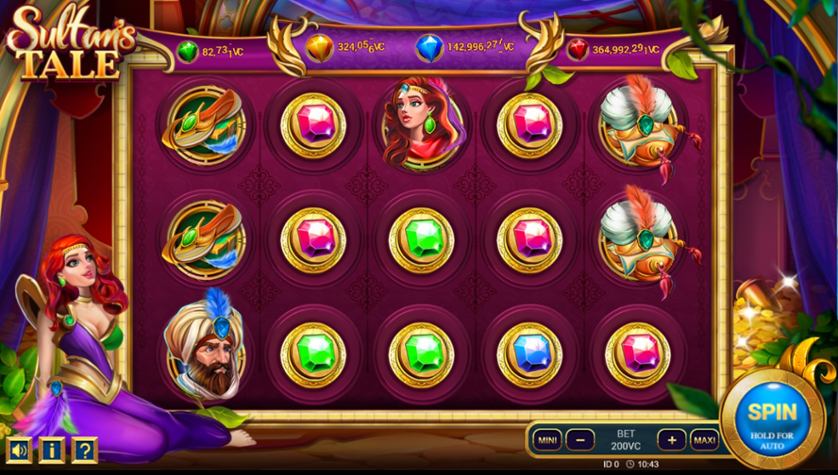The height and width of the screenshot is (475, 838).
Task: Set the bet to minimum with MINI
Action: (x=547, y=439)
